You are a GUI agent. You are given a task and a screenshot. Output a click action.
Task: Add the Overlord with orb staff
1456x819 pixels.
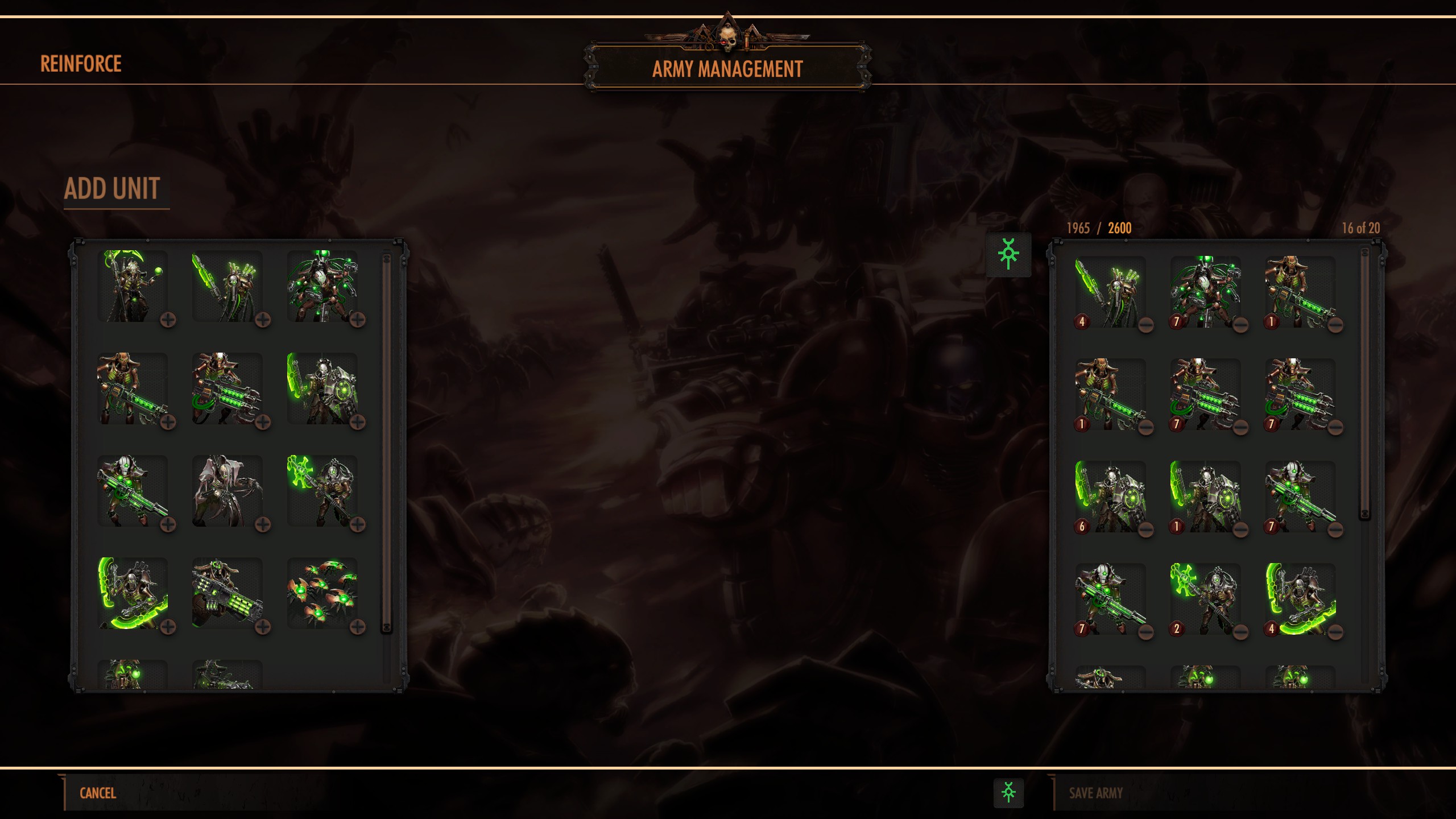[168, 320]
